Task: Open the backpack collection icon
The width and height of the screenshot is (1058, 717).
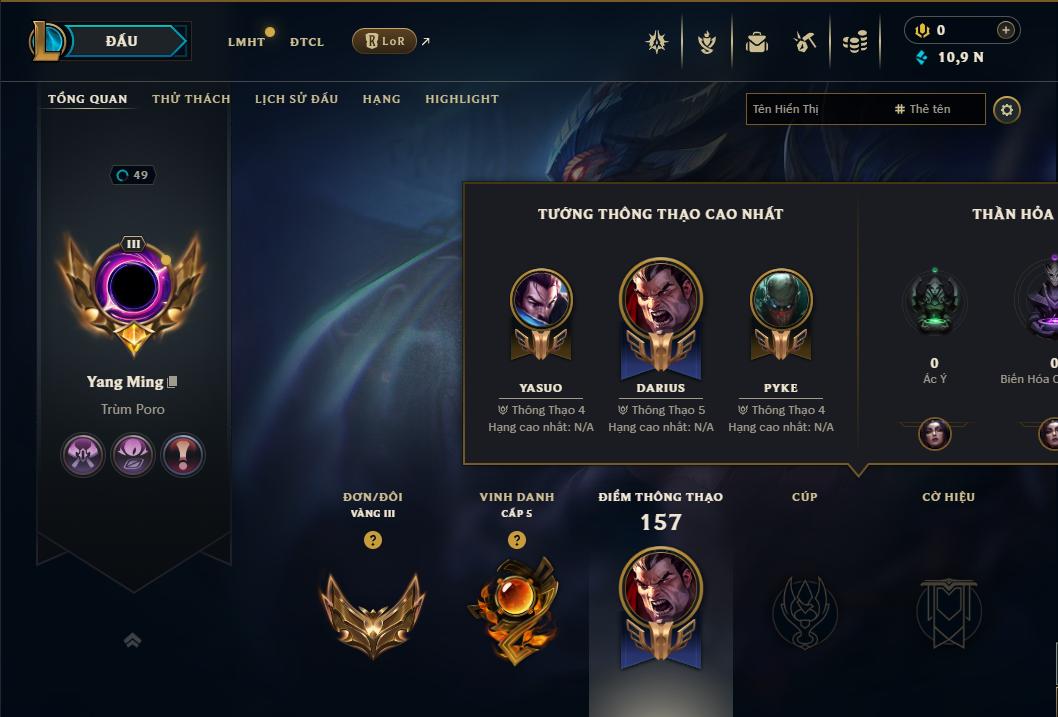Action: point(757,42)
